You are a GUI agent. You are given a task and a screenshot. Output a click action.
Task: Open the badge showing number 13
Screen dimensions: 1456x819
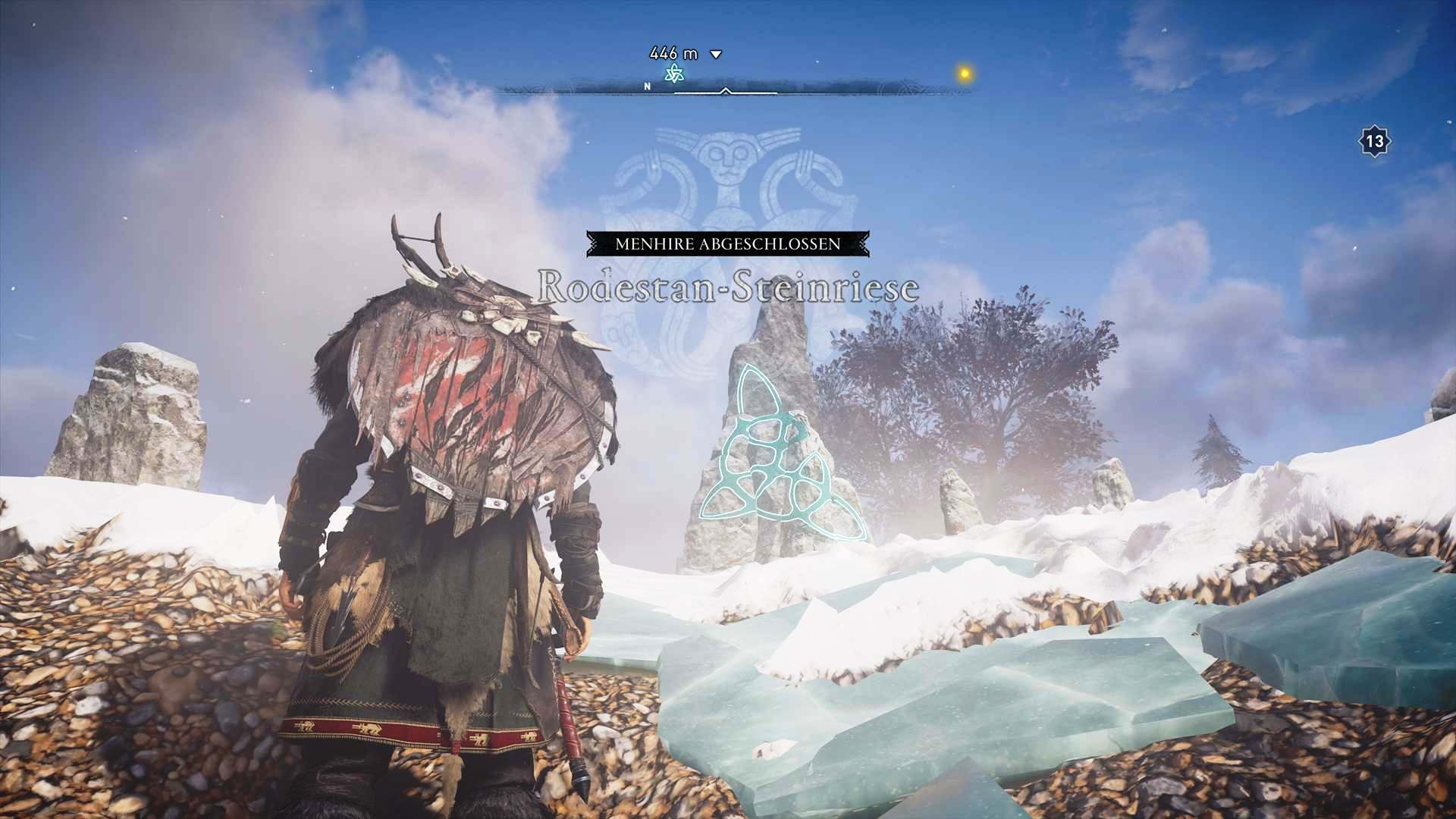[1374, 141]
